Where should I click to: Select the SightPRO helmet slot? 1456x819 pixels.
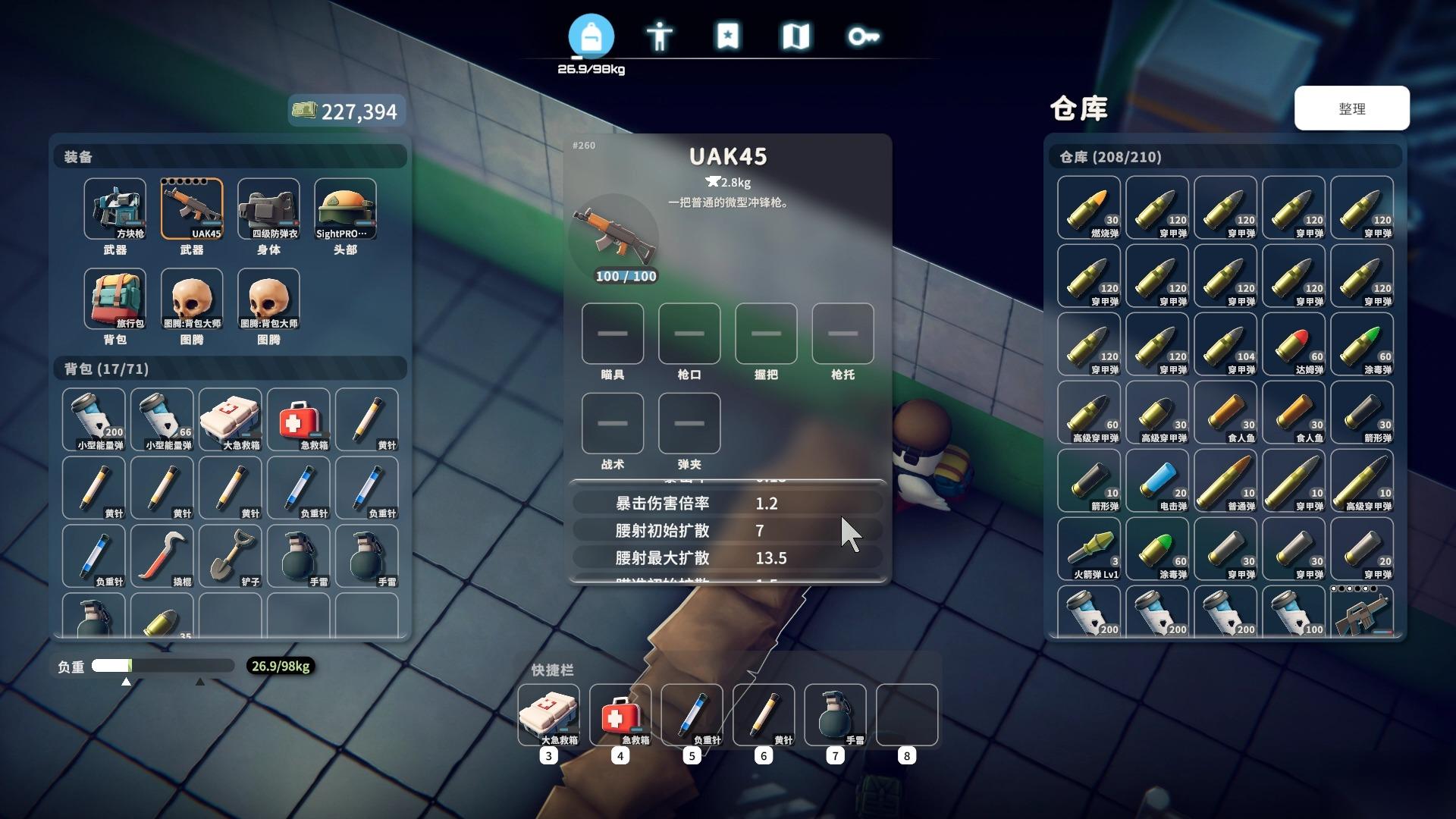[345, 209]
